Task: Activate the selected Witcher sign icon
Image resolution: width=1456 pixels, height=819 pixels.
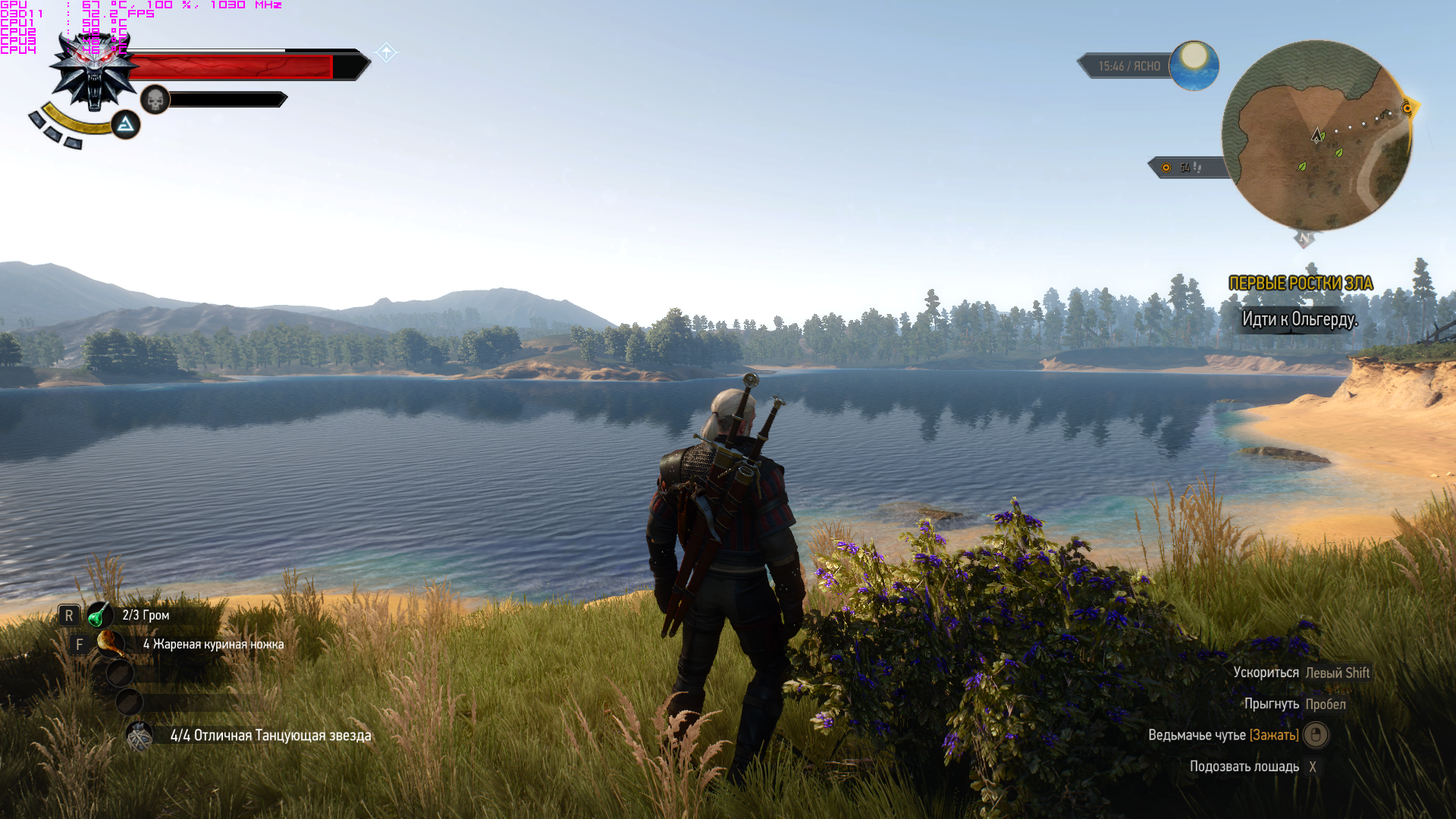Action: 126,124
